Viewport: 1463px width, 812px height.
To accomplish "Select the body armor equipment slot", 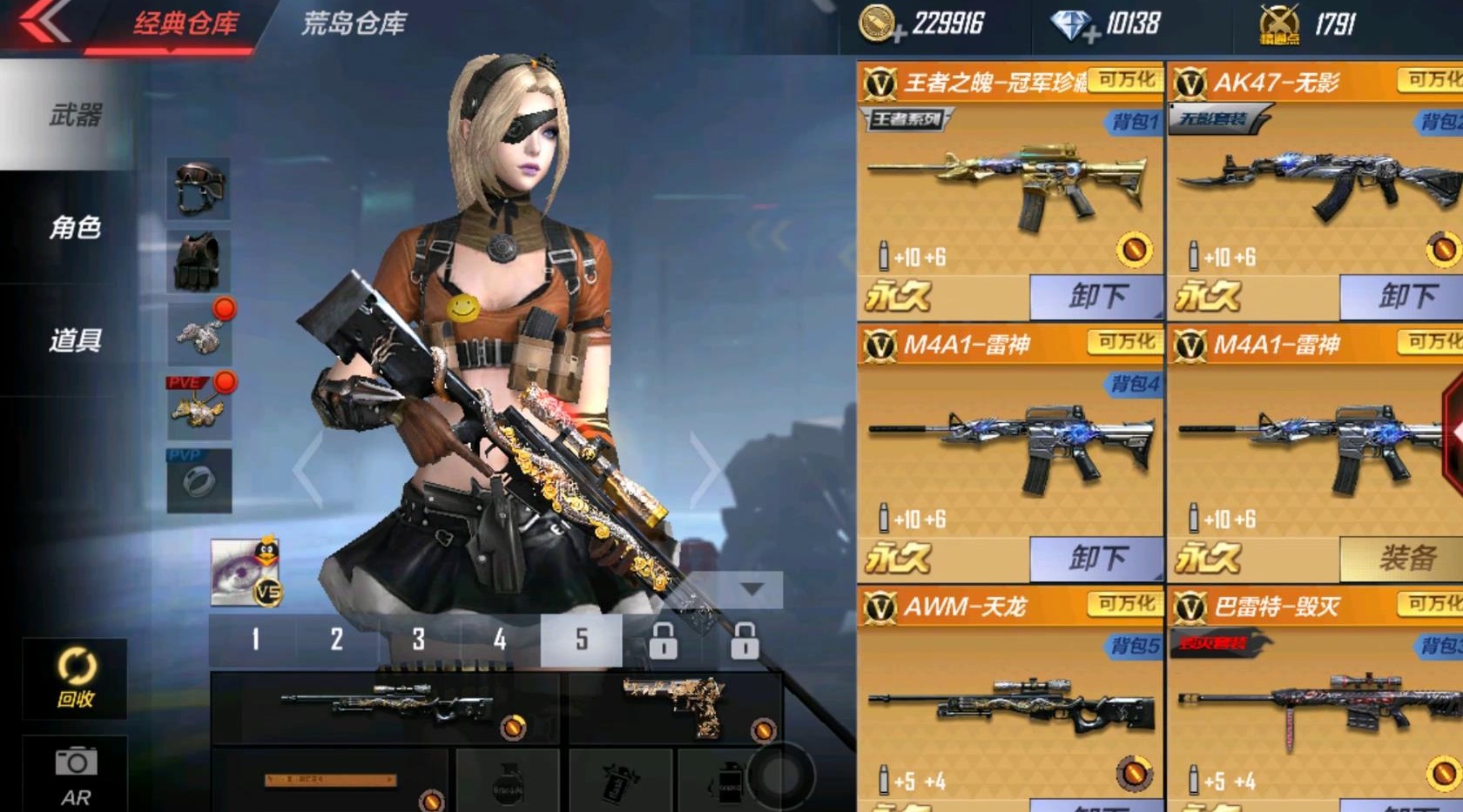I will [199, 260].
